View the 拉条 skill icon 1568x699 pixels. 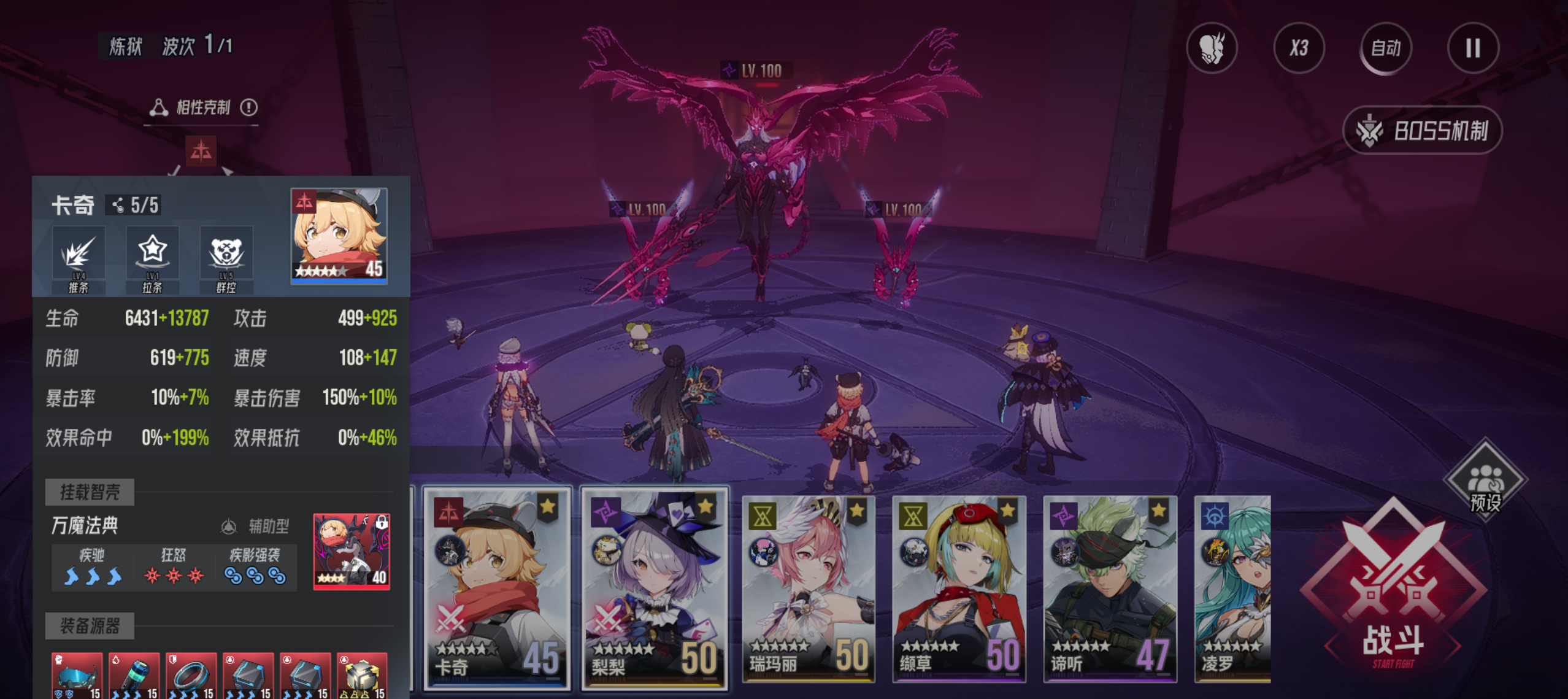[x=152, y=258]
